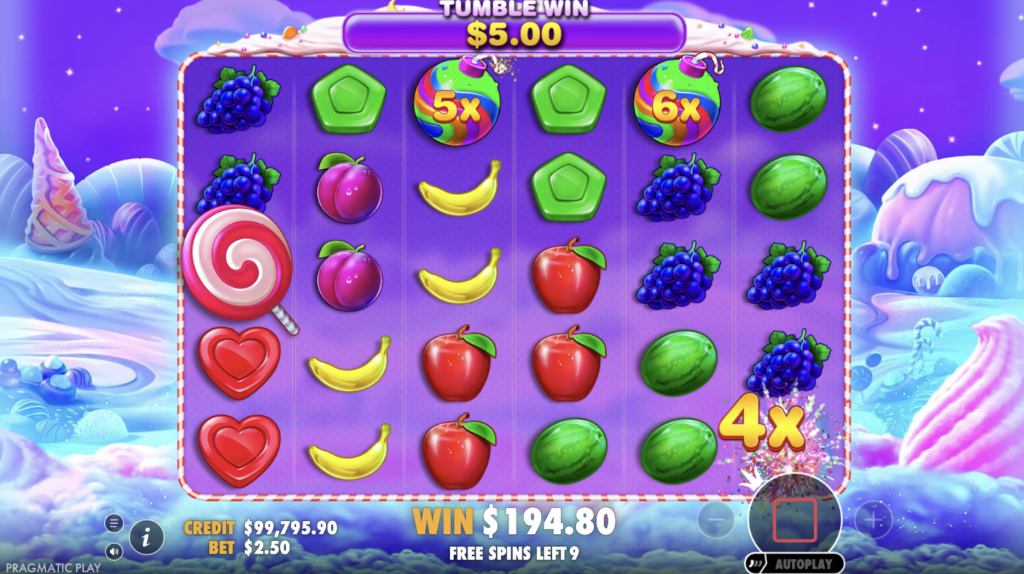Decrease the bet with minus button

coord(716,520)
